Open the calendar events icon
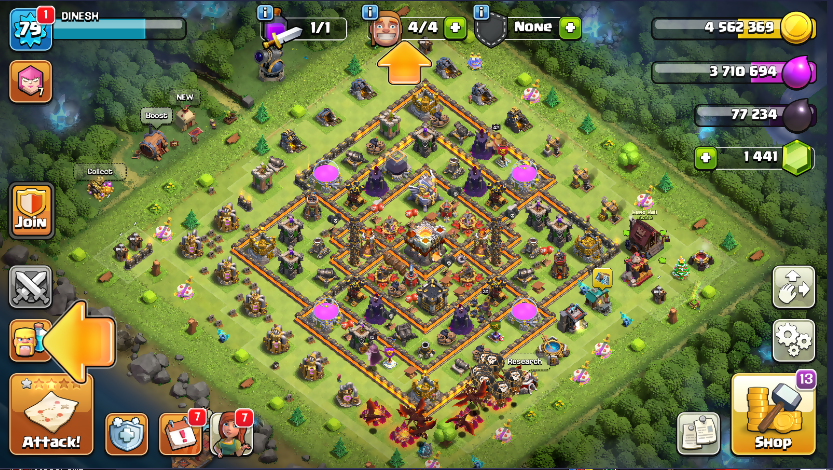The width and height of the screenshot is (833, 470). (179, 433)
